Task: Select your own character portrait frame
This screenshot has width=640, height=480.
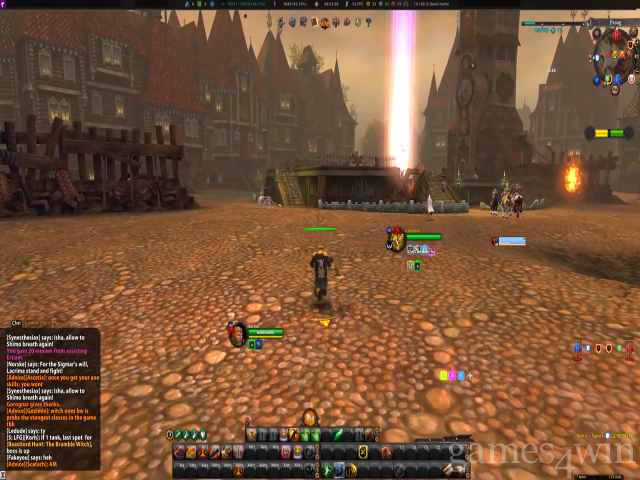Action: point(237,333)
